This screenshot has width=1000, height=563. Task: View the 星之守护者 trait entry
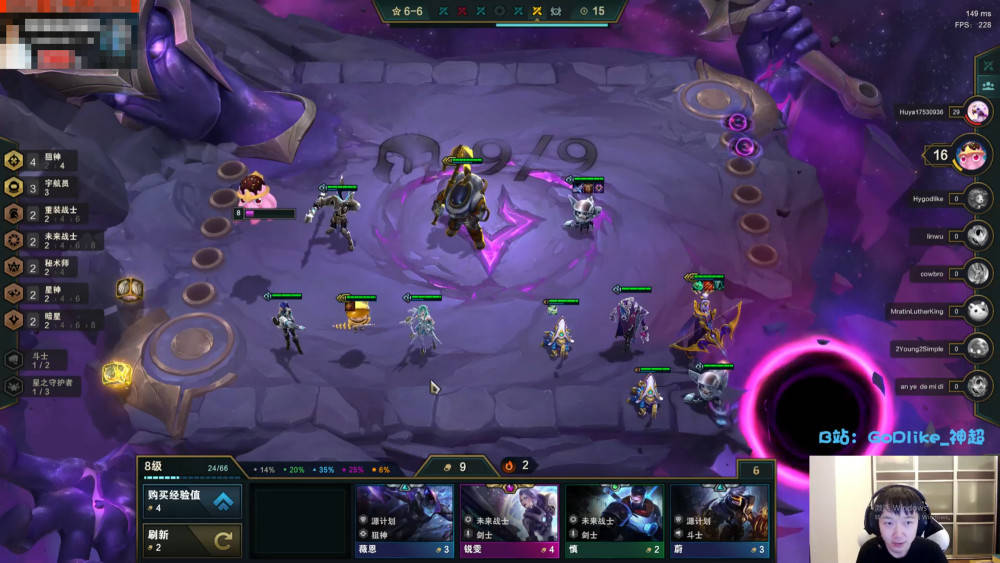40,385
